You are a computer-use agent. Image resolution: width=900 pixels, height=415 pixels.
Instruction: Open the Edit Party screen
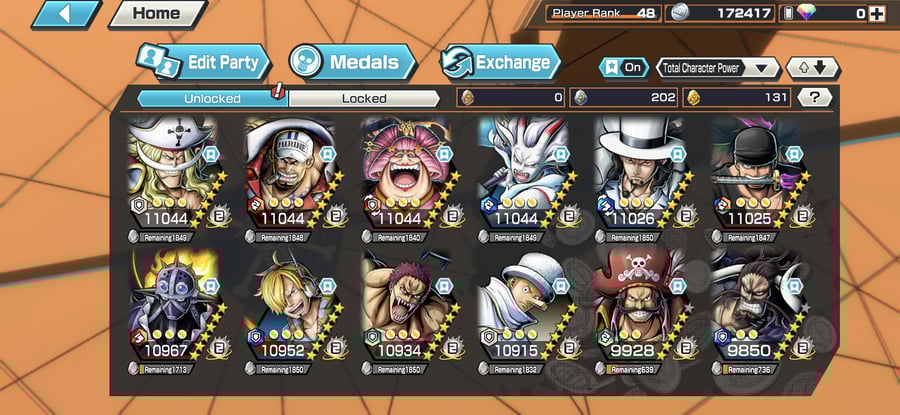tap(204, 63)
